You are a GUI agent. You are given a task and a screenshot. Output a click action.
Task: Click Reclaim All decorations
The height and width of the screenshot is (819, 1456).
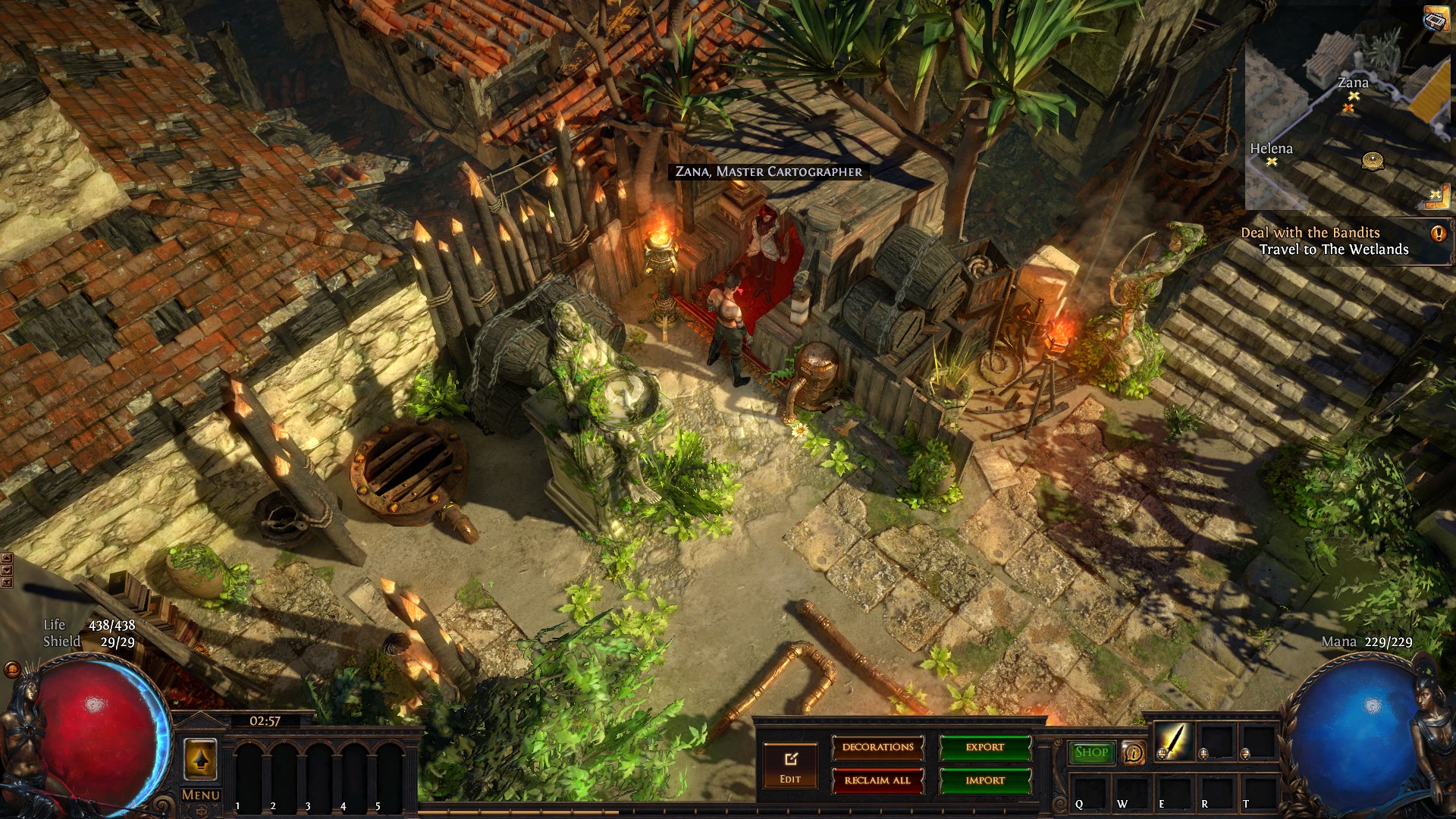(877, 780)
